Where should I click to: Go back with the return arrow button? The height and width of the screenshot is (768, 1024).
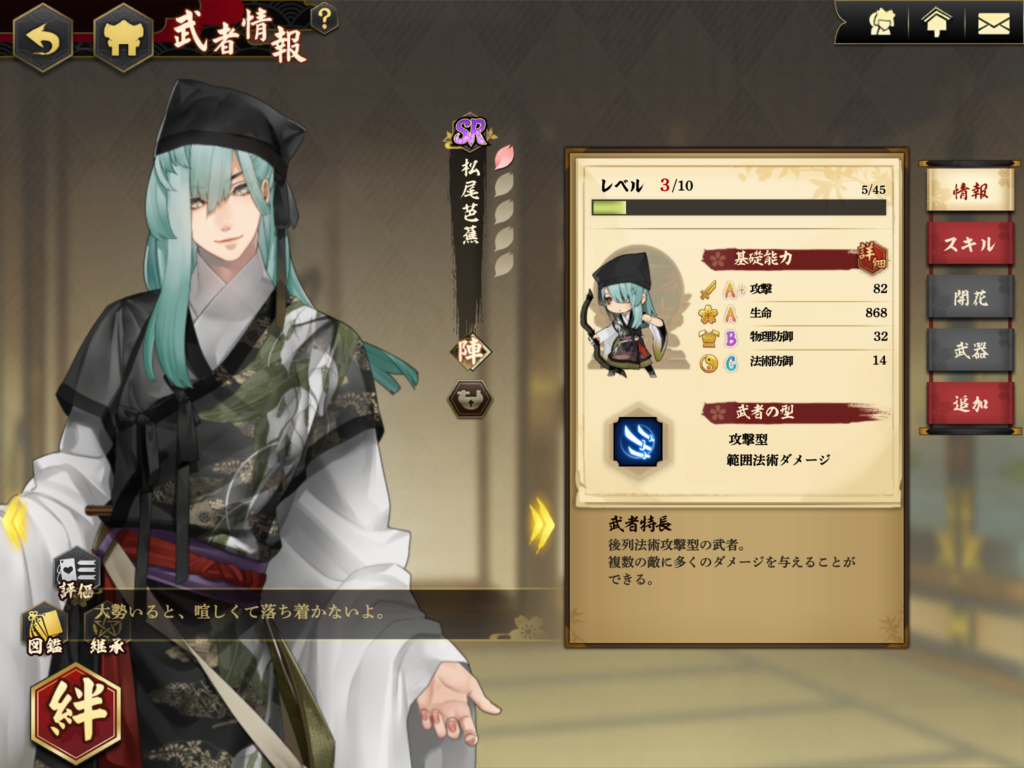pos(42,37)
